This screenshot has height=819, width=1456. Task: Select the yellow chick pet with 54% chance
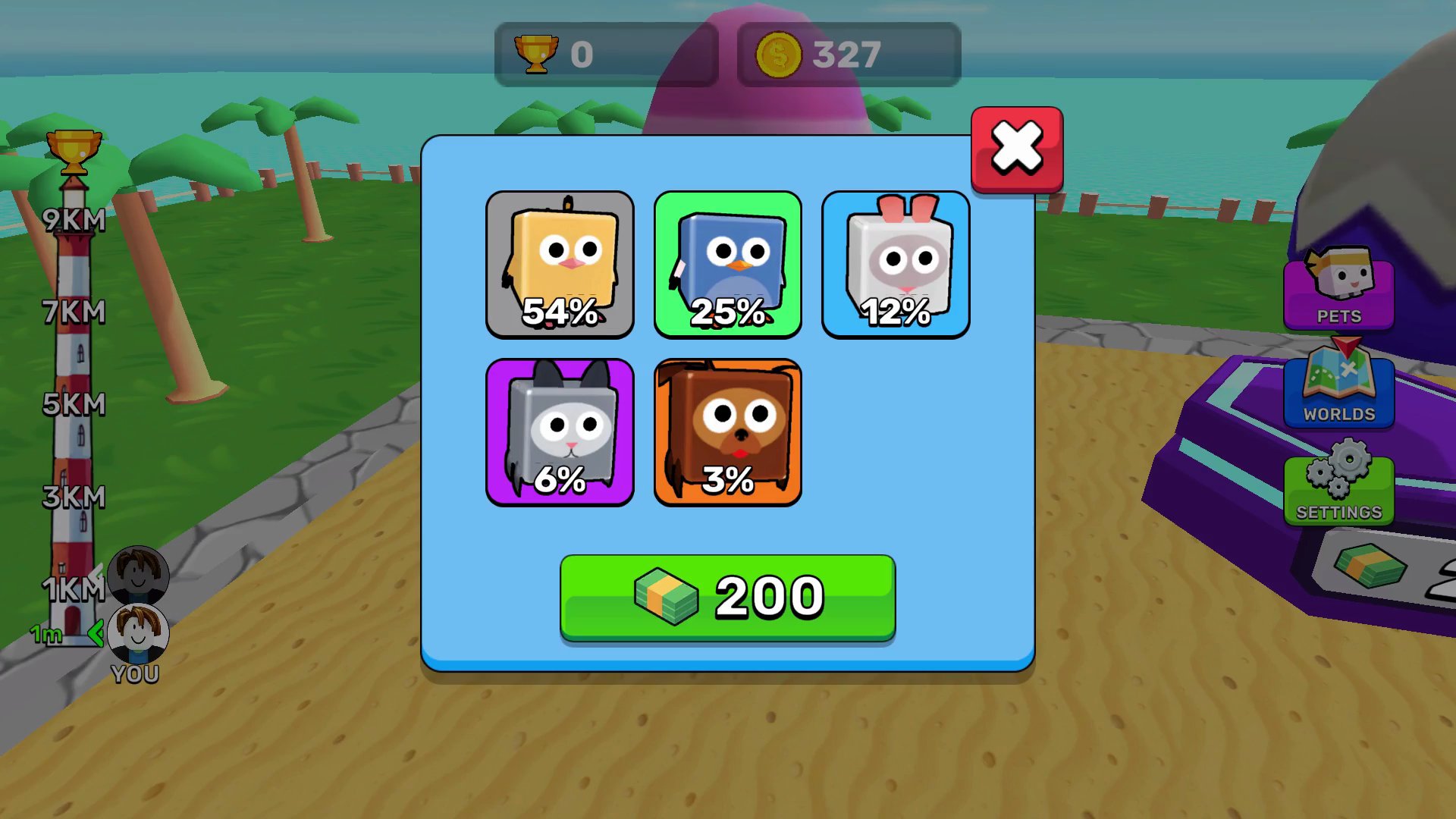coord(560,265)
